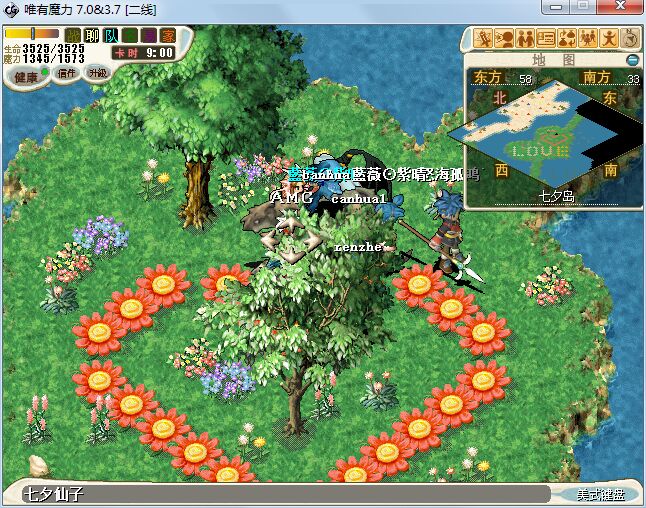Toggle the 聊 chat mode button
This screenshot has width=646, height=508.
click(92, 35)
